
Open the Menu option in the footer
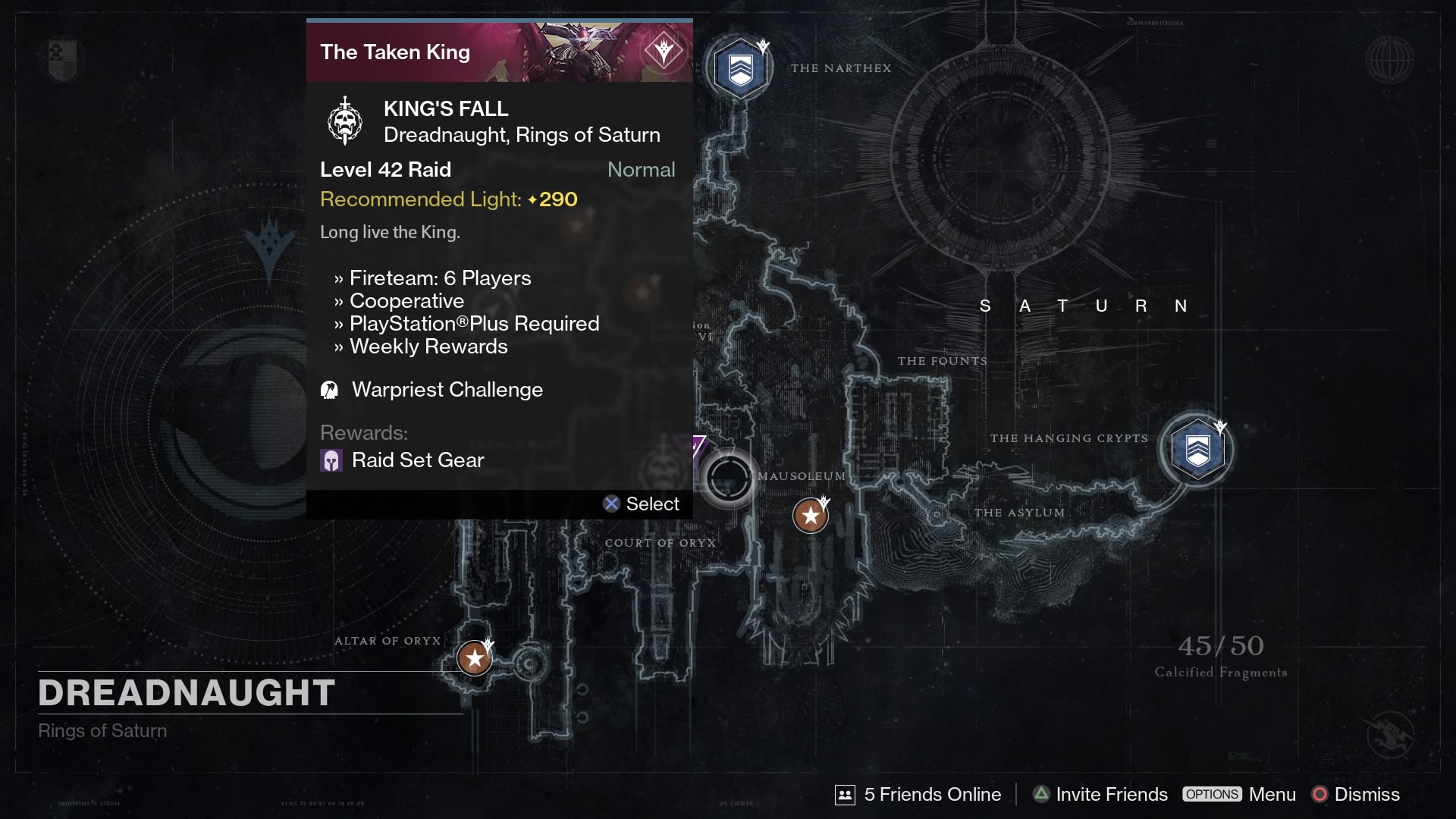[x=1239, y=794]
